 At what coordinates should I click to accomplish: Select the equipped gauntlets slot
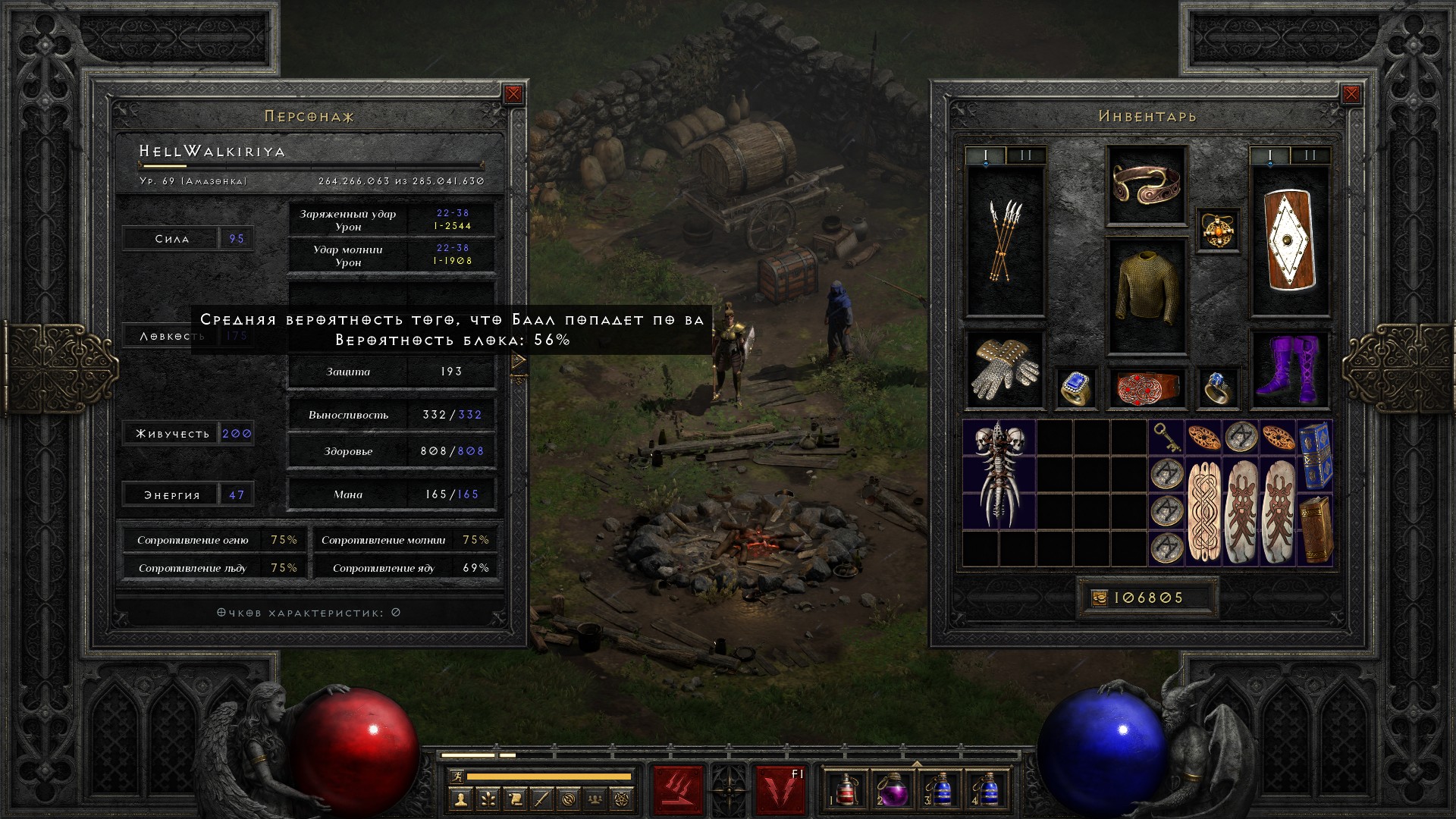[x=1005, y=370]
